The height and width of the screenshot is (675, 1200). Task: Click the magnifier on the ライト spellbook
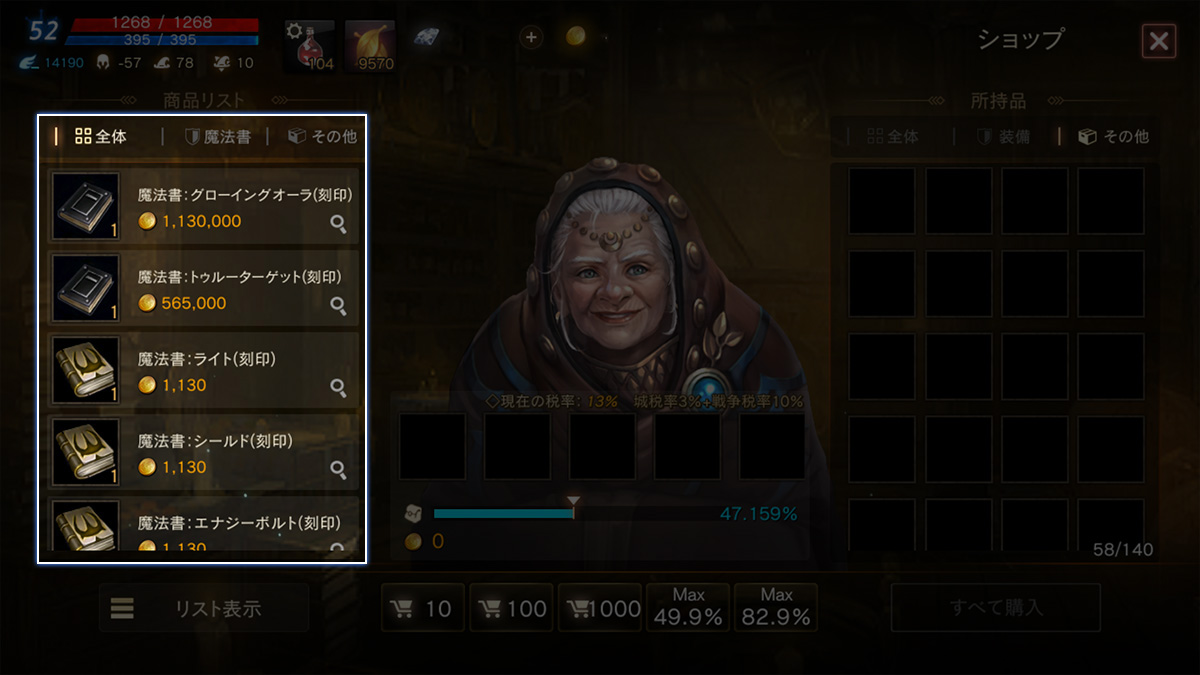click(339, 388)
